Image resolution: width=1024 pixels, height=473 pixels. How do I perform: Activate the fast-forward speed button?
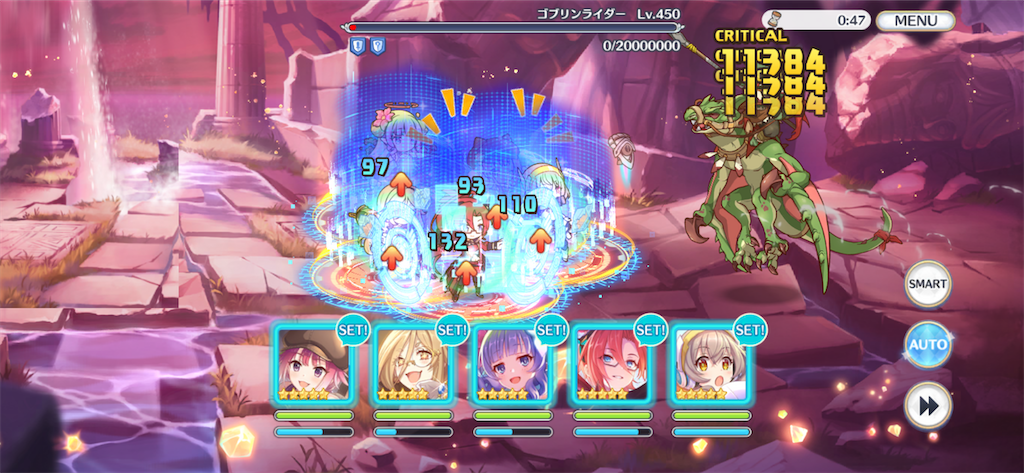pyautogui.click(x=927, y=406)
